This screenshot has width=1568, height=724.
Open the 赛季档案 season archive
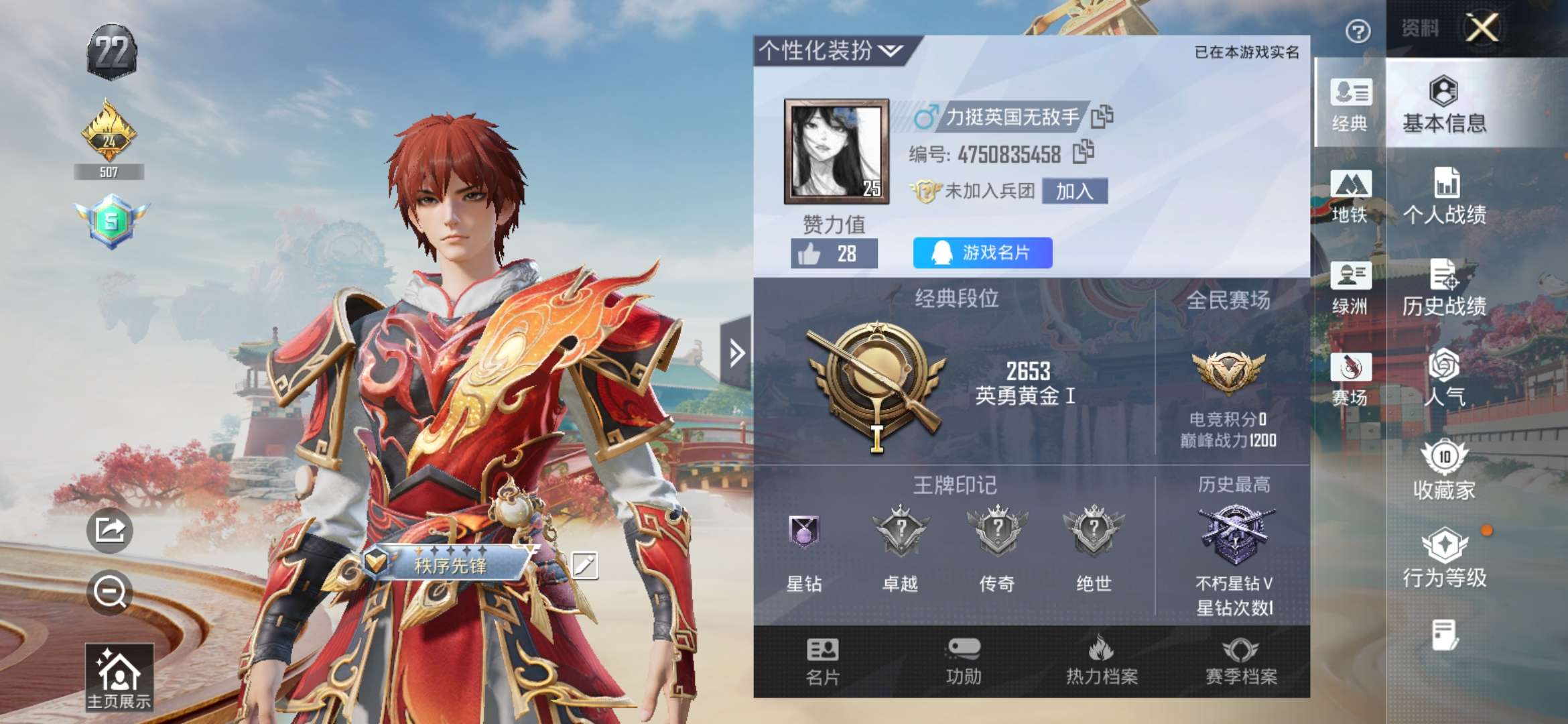(x=1241, y=661)
